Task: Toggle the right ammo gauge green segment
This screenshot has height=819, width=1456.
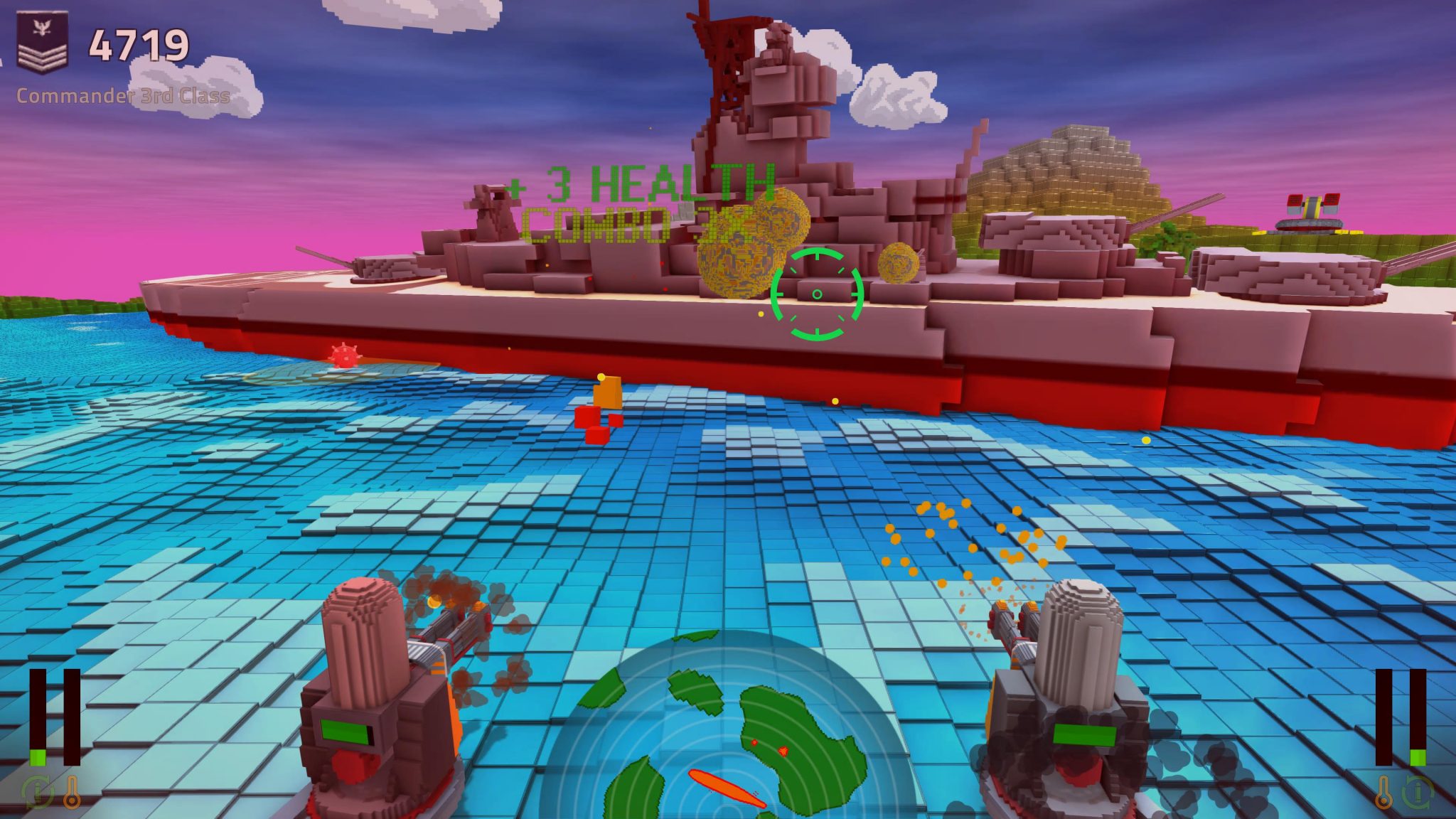Action: (x=1418, y=758)
